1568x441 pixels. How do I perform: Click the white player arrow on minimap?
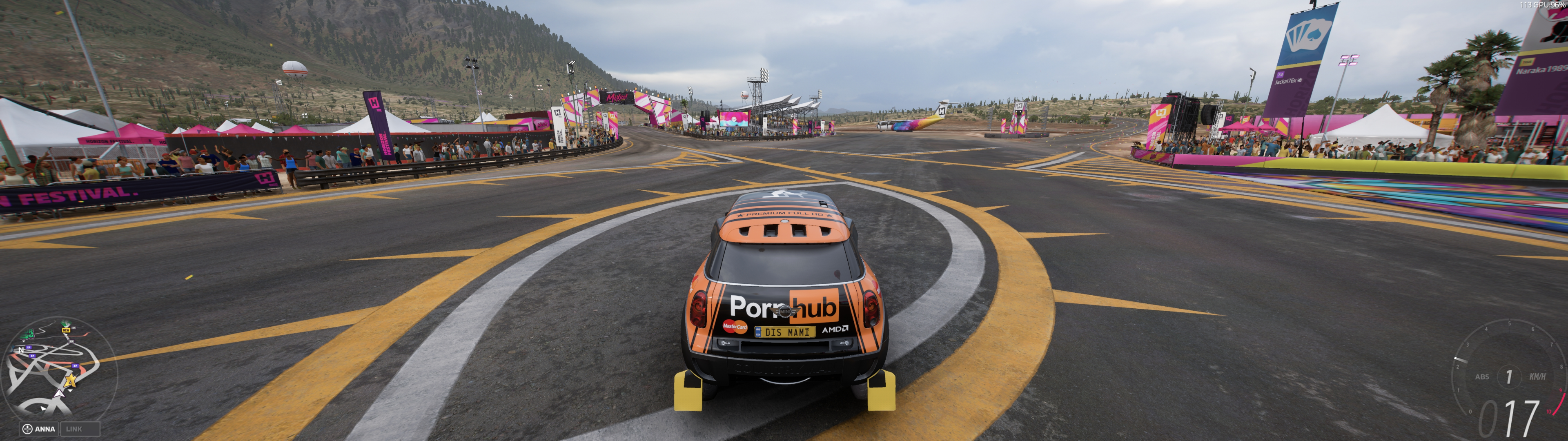coord(58,394)
